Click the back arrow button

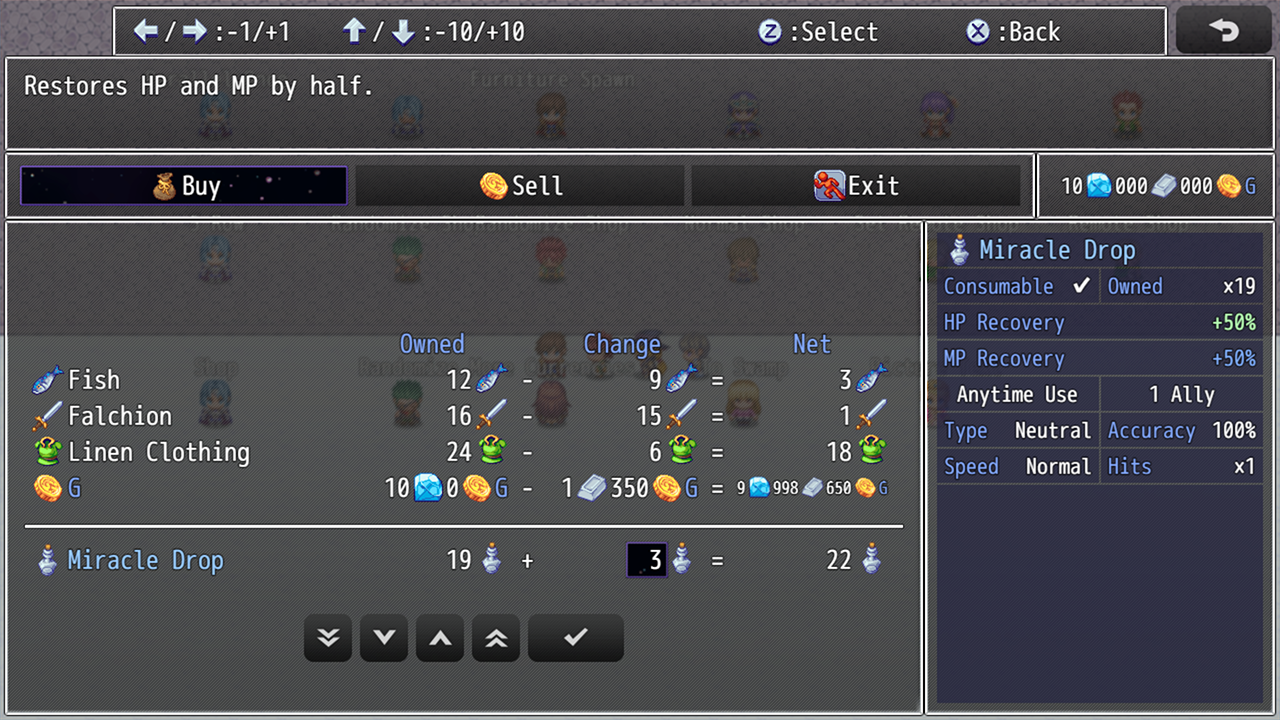[x=1224, y=31]
